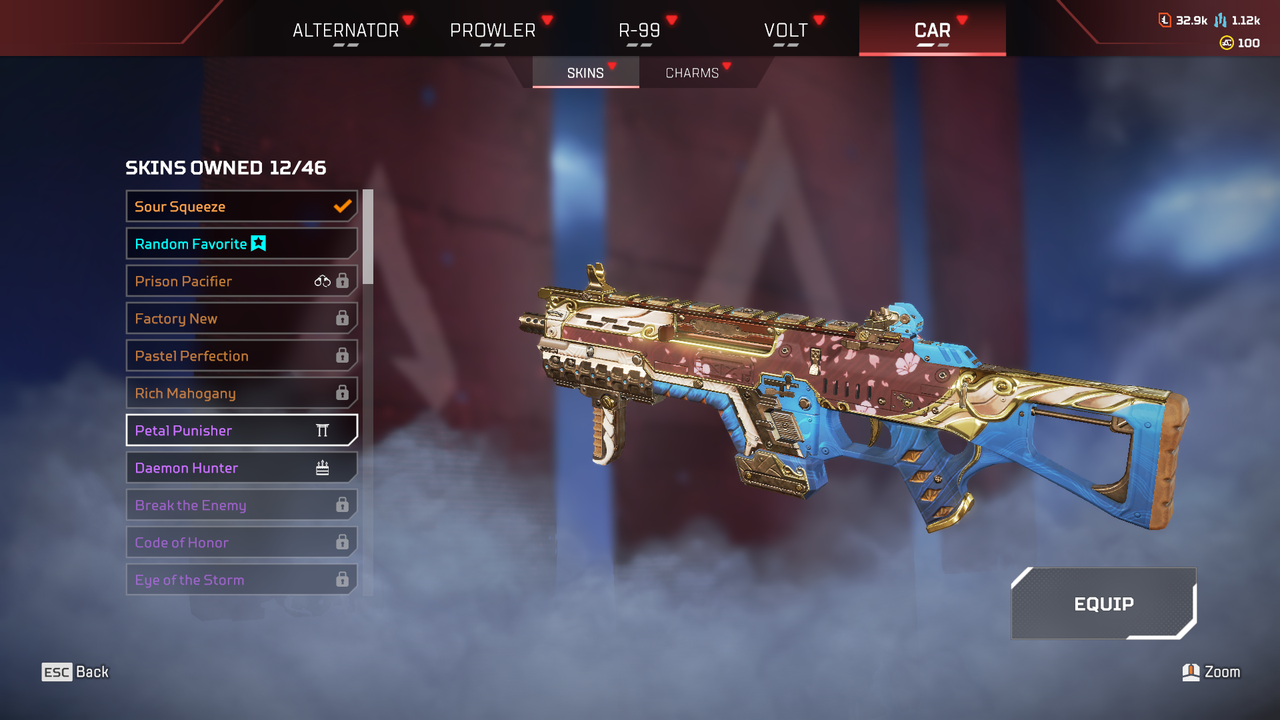This screenshot has width=1280, height=720.
Task: Preview the Eye of the Storm skin
Action: 241,580
